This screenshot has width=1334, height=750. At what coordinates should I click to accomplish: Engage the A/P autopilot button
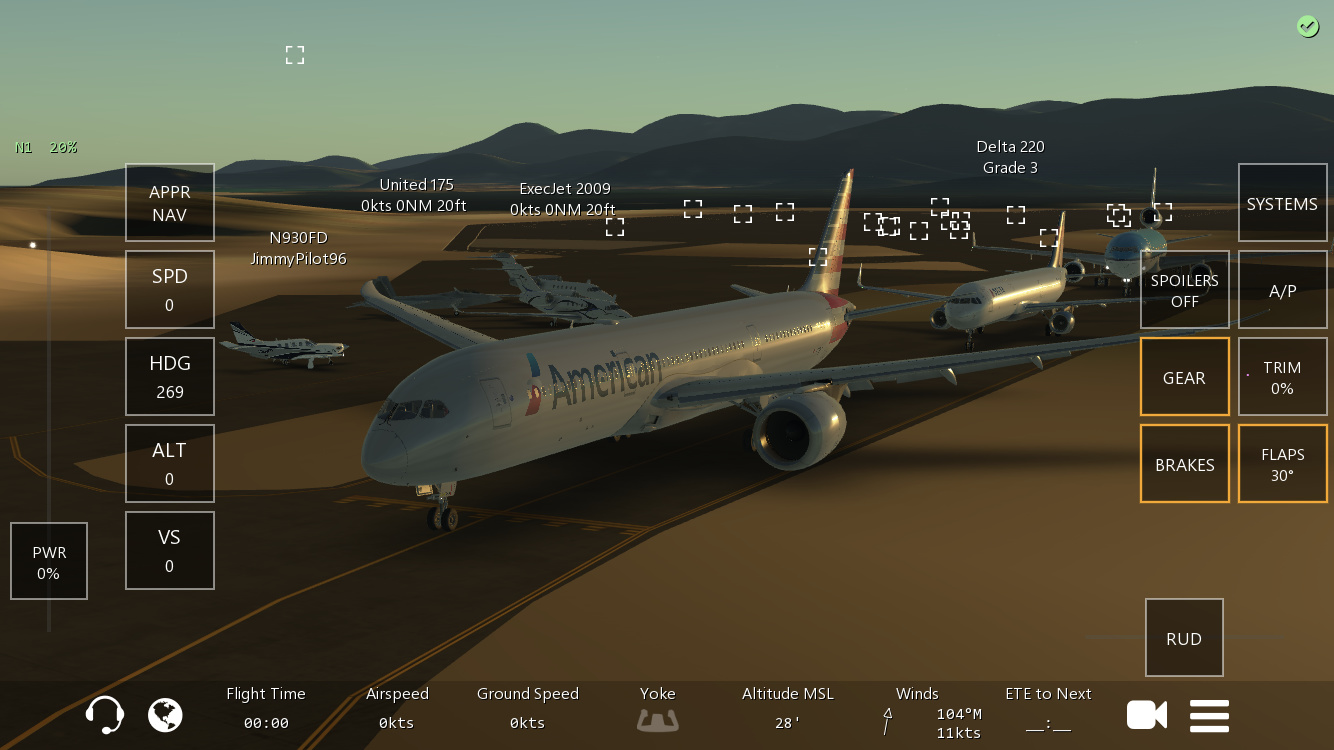[x=1282, y=290]
